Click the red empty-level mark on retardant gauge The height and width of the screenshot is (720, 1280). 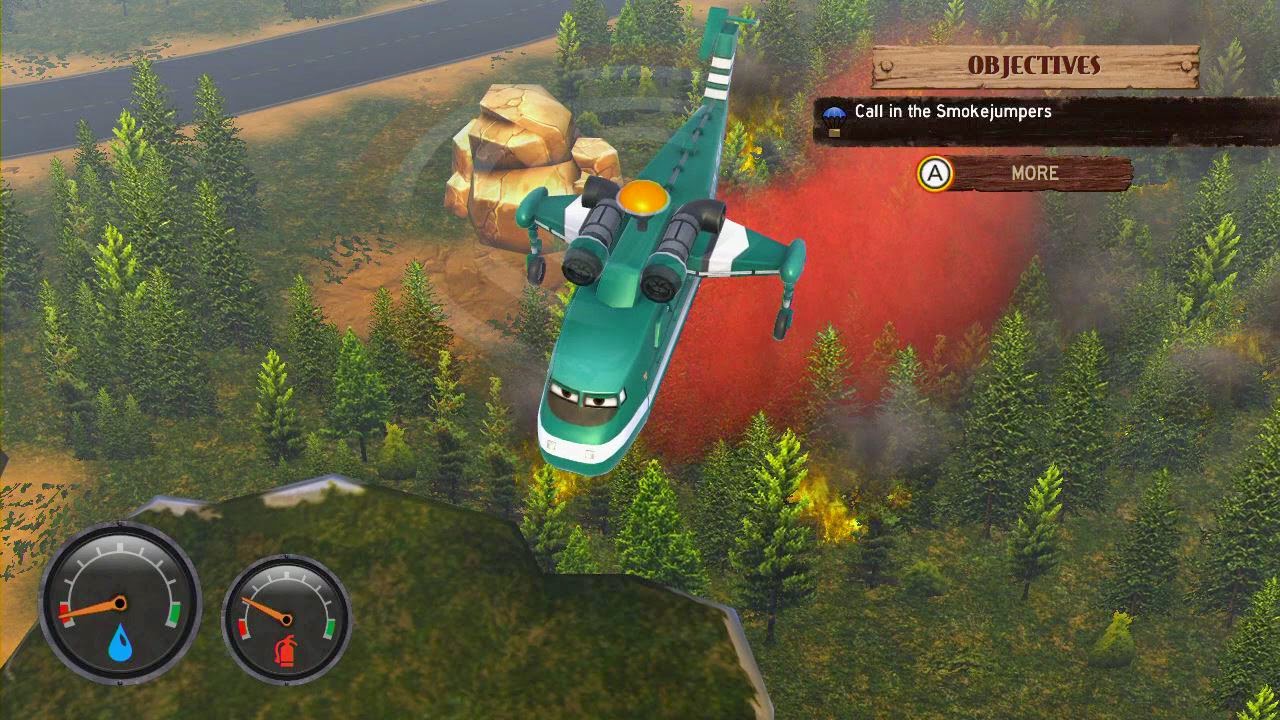[x=243, y=628]
